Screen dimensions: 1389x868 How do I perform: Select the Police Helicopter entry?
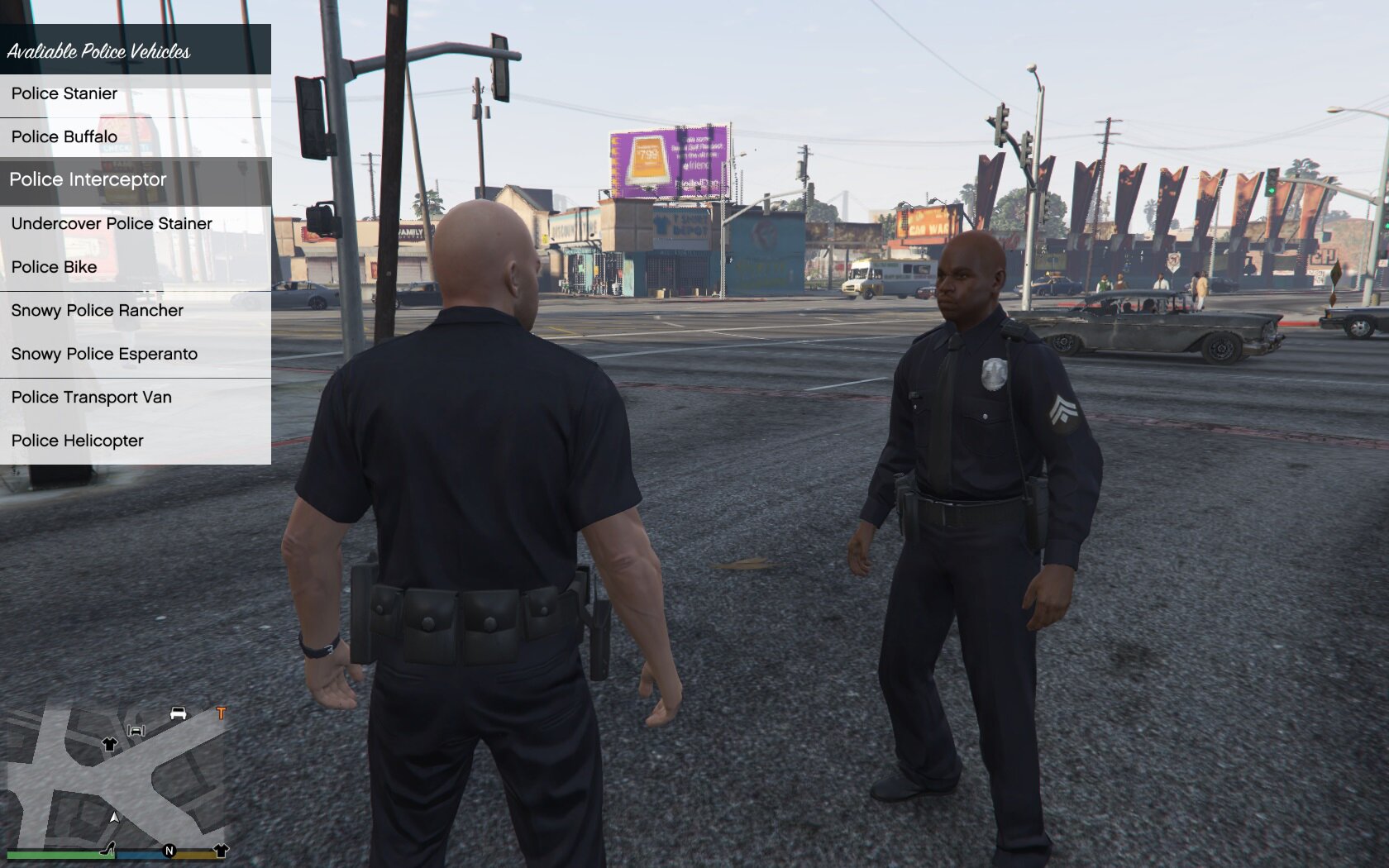[x=78, y=441]
